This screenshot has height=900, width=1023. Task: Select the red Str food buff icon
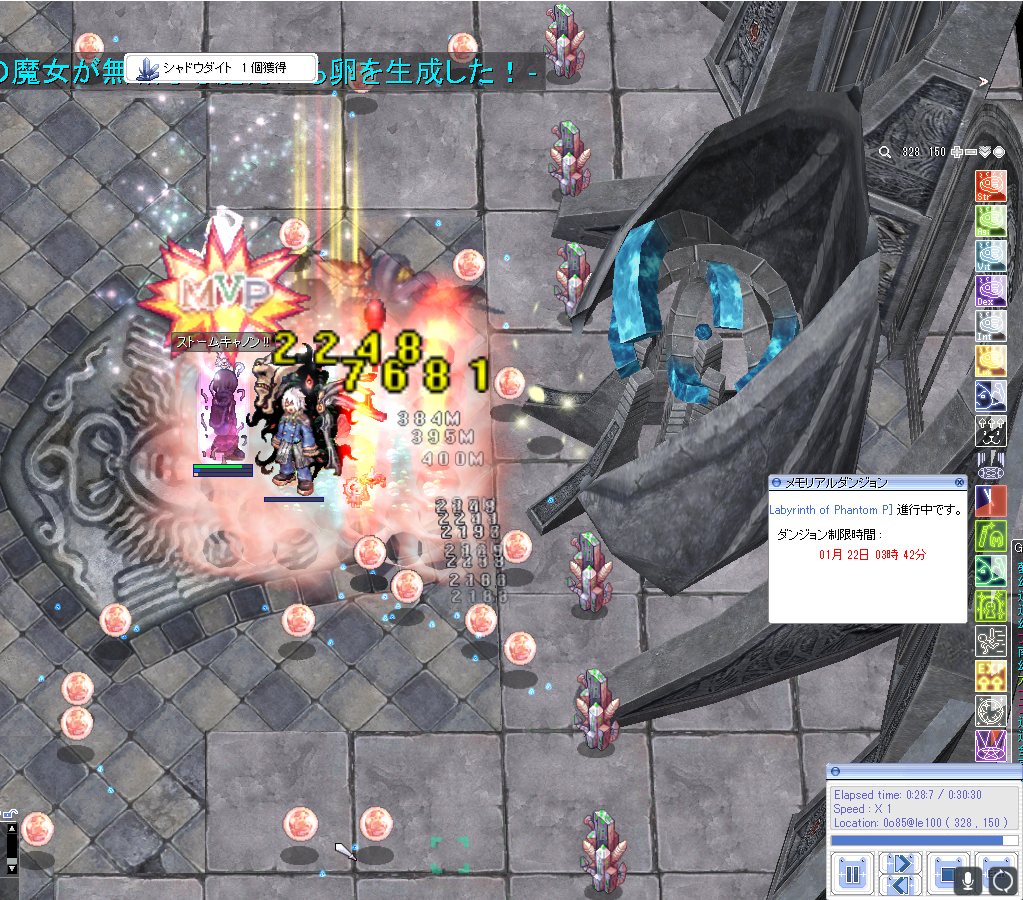click(990, 186)
